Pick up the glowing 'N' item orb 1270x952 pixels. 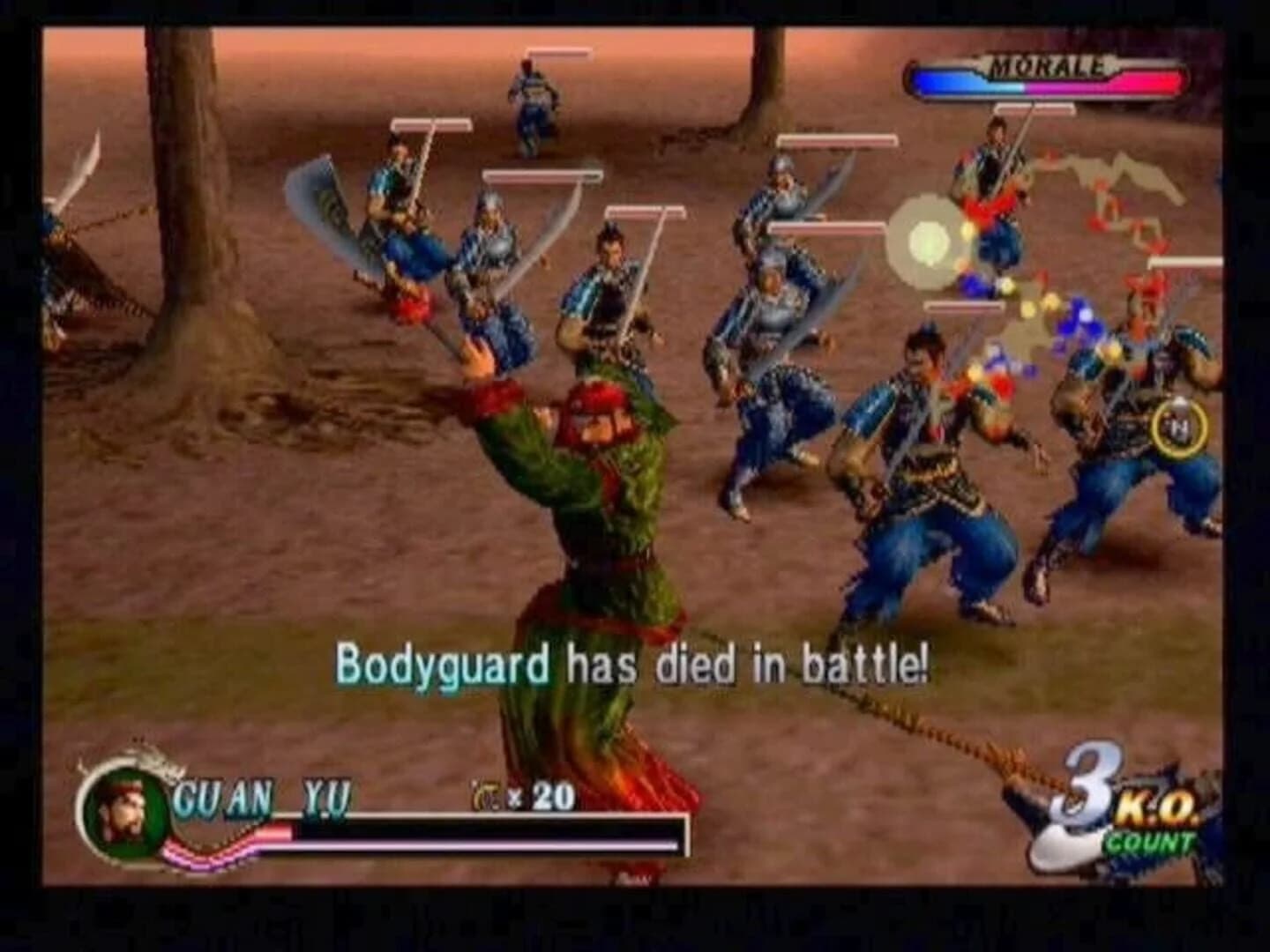click(1179, 429)
